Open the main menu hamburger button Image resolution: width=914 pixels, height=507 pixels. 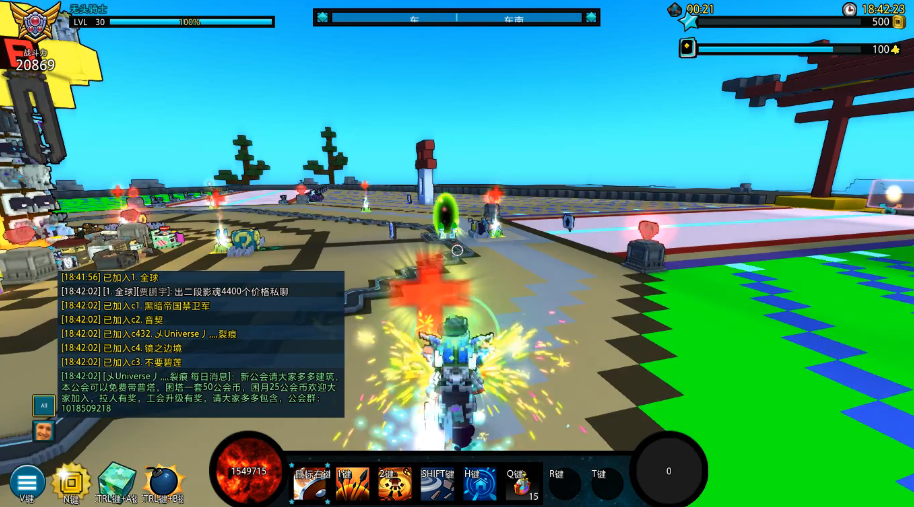pyautogui.click(x=27, y=481)
